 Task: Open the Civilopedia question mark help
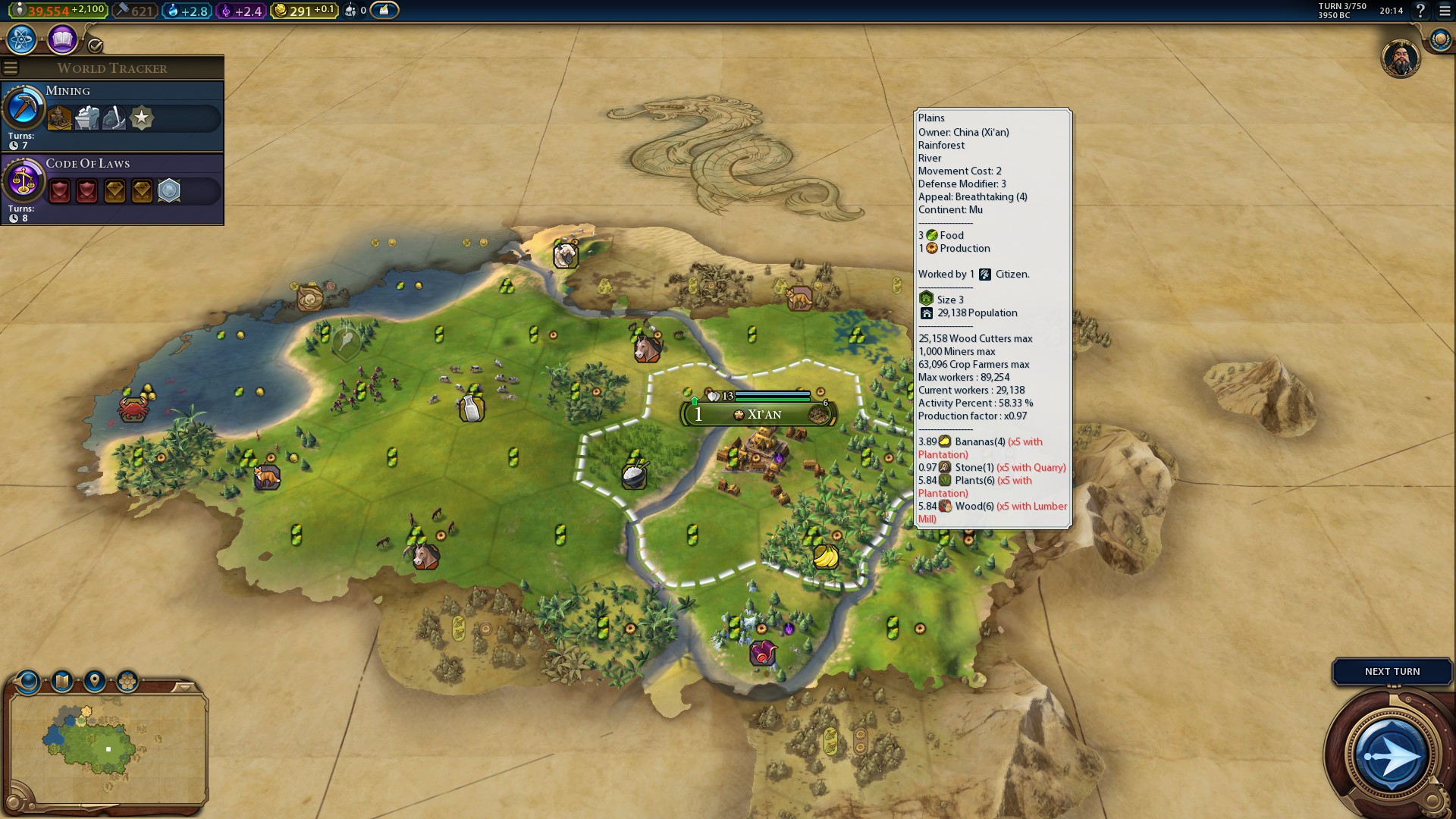click(x=1420, y=11)
